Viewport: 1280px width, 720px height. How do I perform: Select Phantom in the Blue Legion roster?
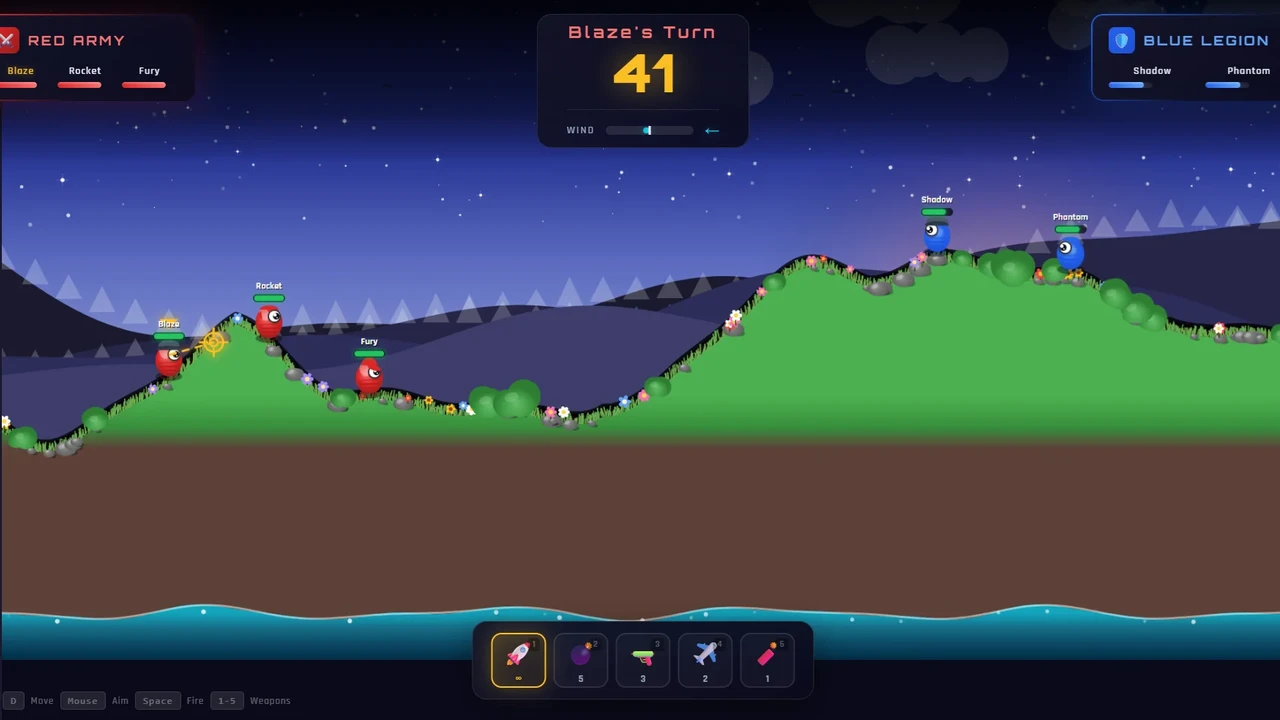click(x=1248, y=70)
